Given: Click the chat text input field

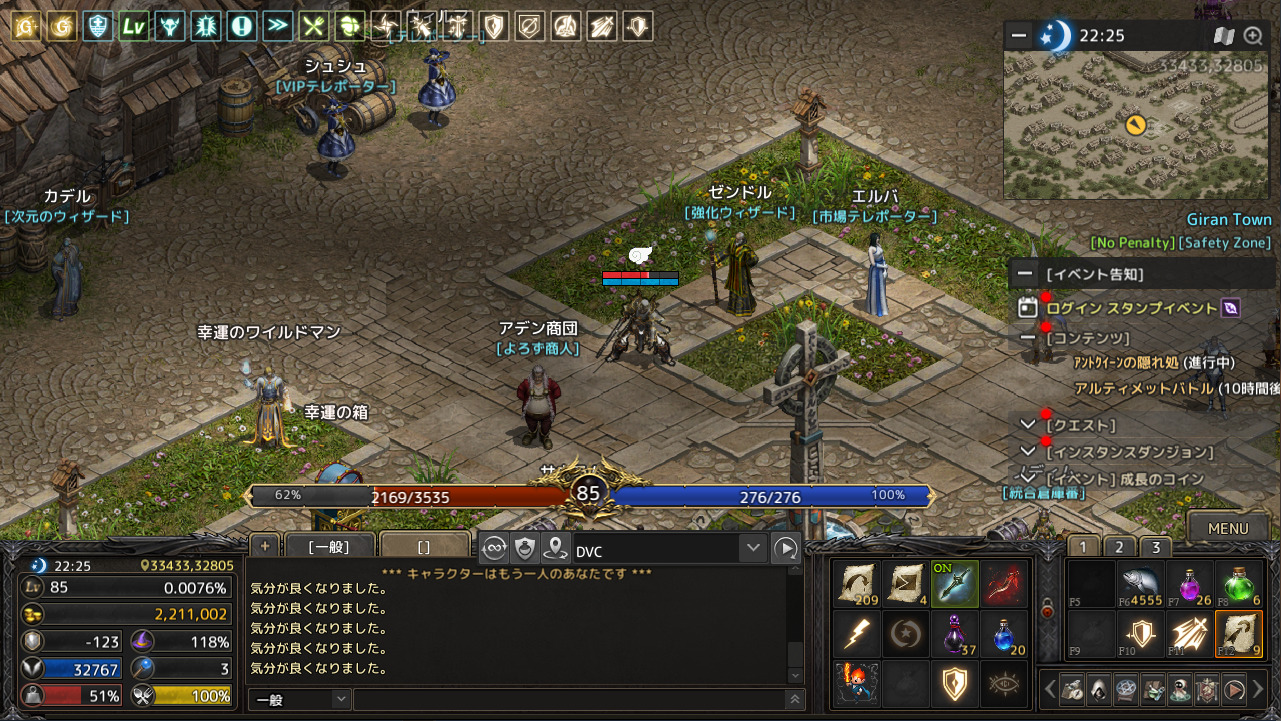Looking at the screenshot, I should (x=568, y=699).
